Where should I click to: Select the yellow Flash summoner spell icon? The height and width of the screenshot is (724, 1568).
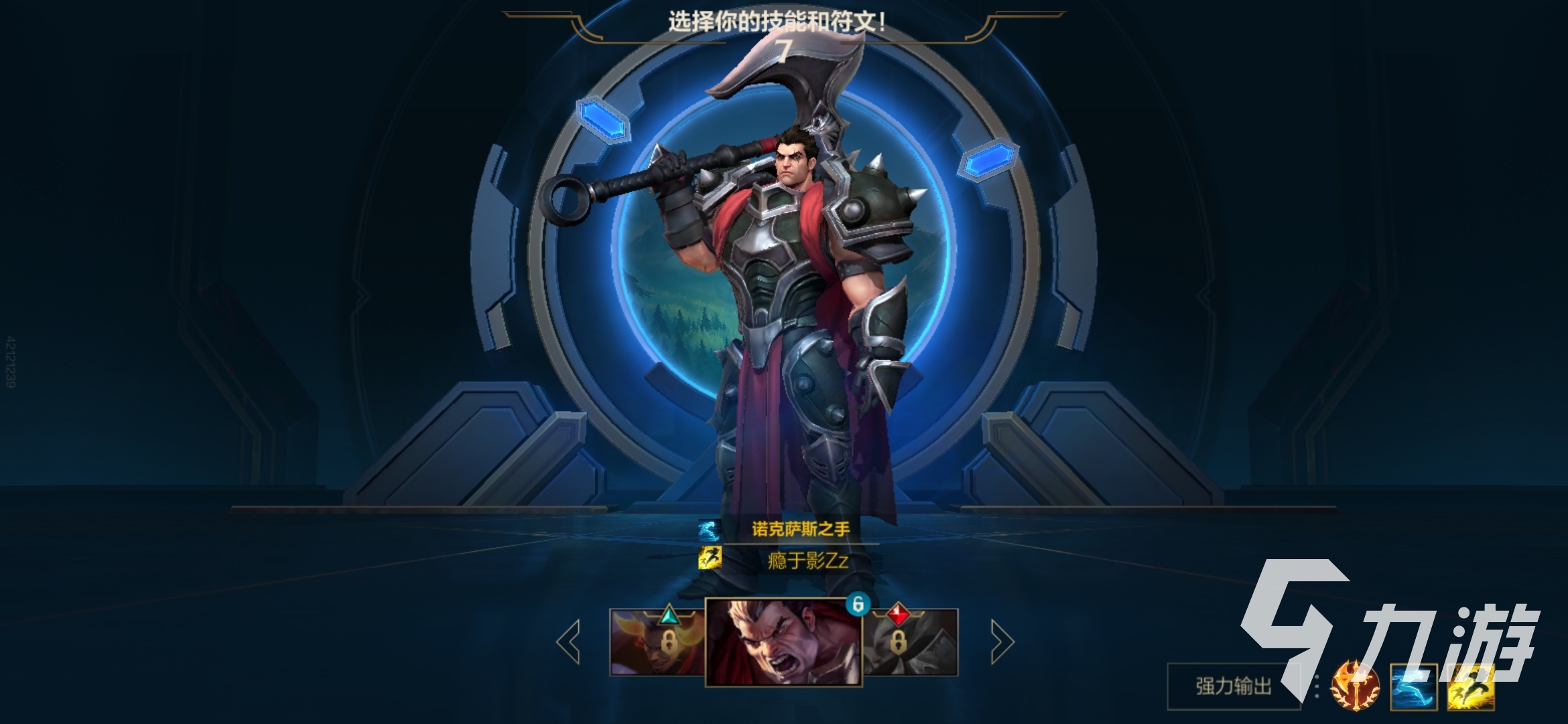coord(1471,688)
